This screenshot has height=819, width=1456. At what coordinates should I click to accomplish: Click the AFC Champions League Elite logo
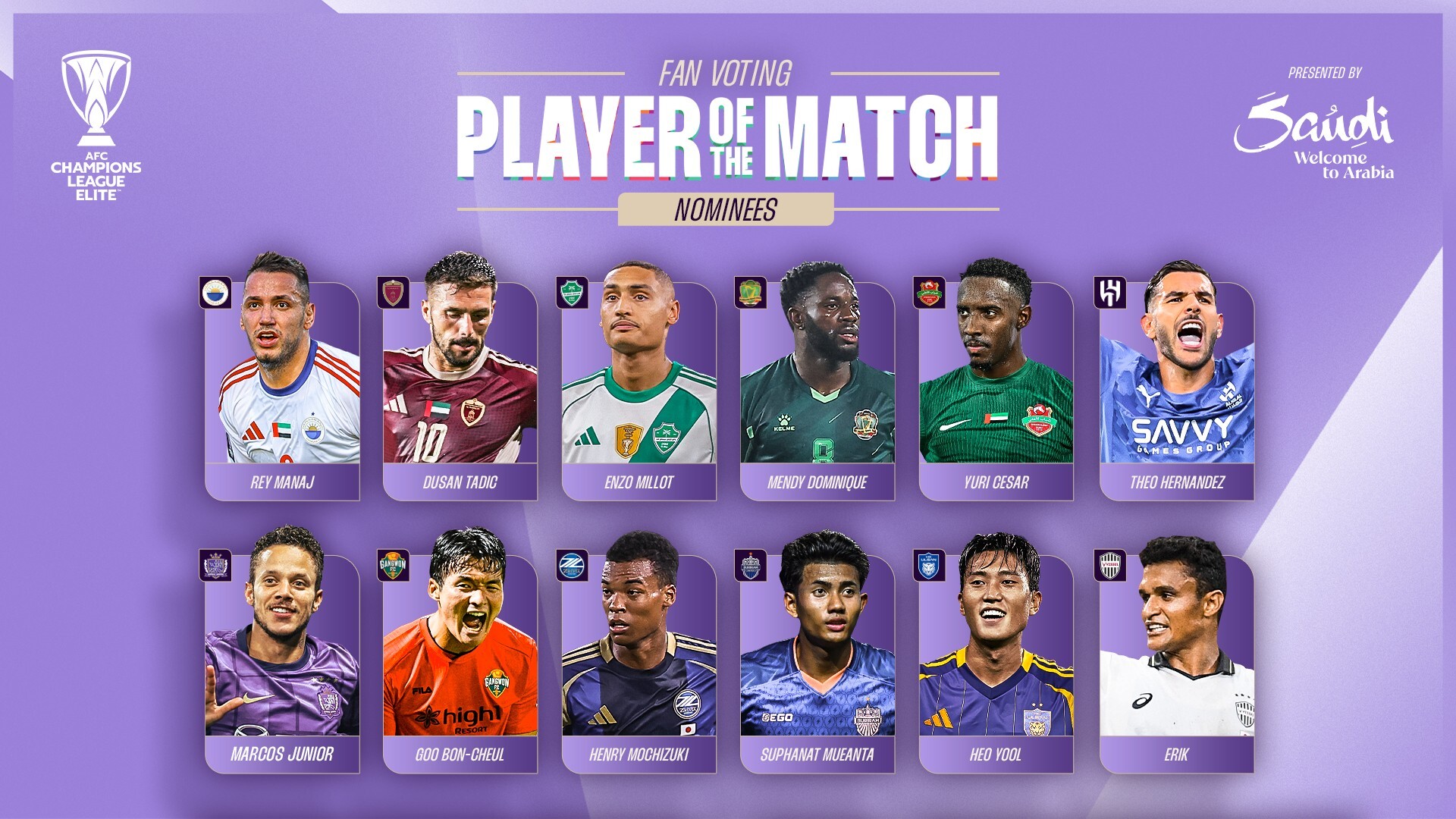pos(96,125)
